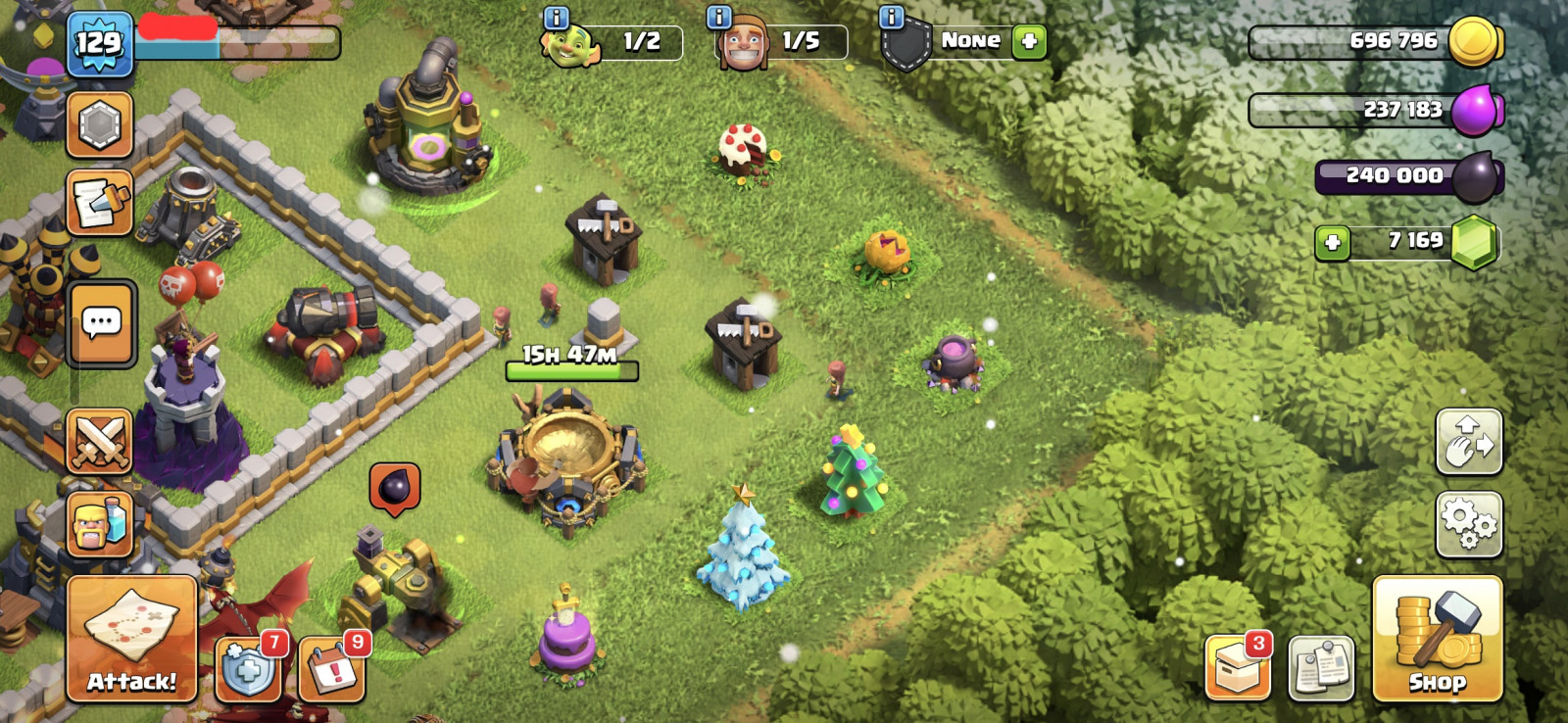Image resolution: width=1568 pixels, height=723 pixels.
Task: Open the shield info icon
Action: tap(891, 17)
